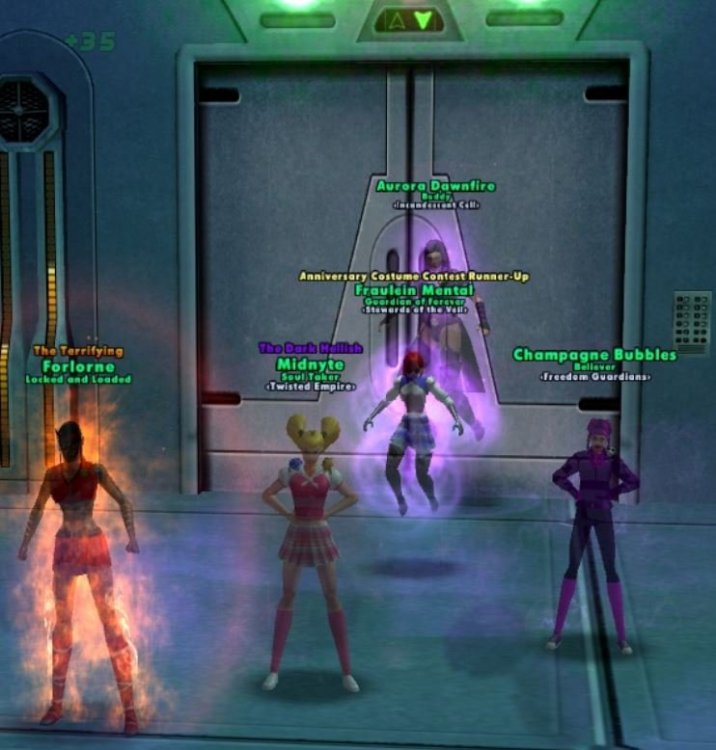Choose the Champagne Bubbles name label
The width and height of the screenshot is (716, 750).
[x=594, y=355]
